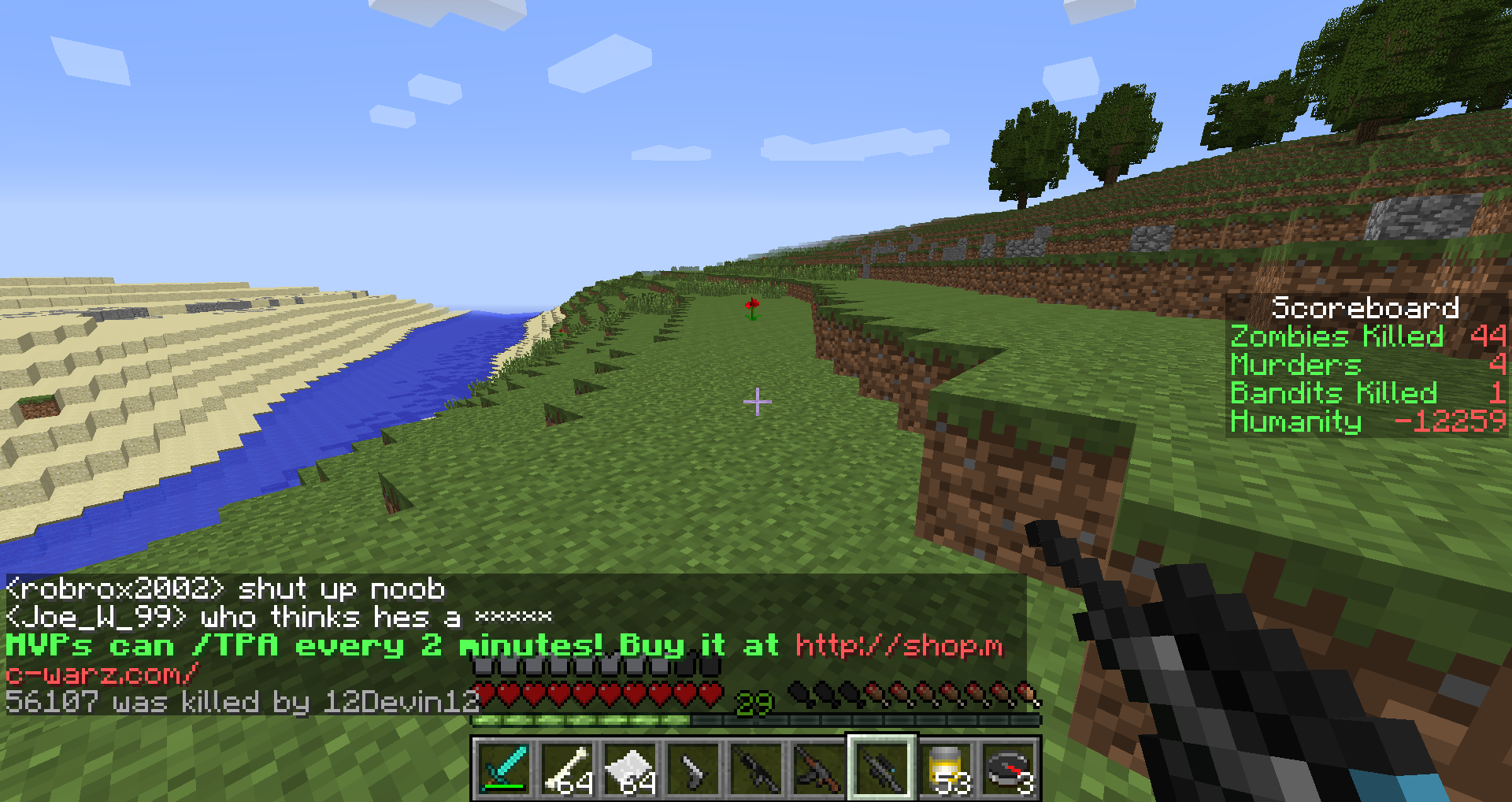Open the shop link in chat
Screen dimensions: 1512x802
(x=899, y=646)
